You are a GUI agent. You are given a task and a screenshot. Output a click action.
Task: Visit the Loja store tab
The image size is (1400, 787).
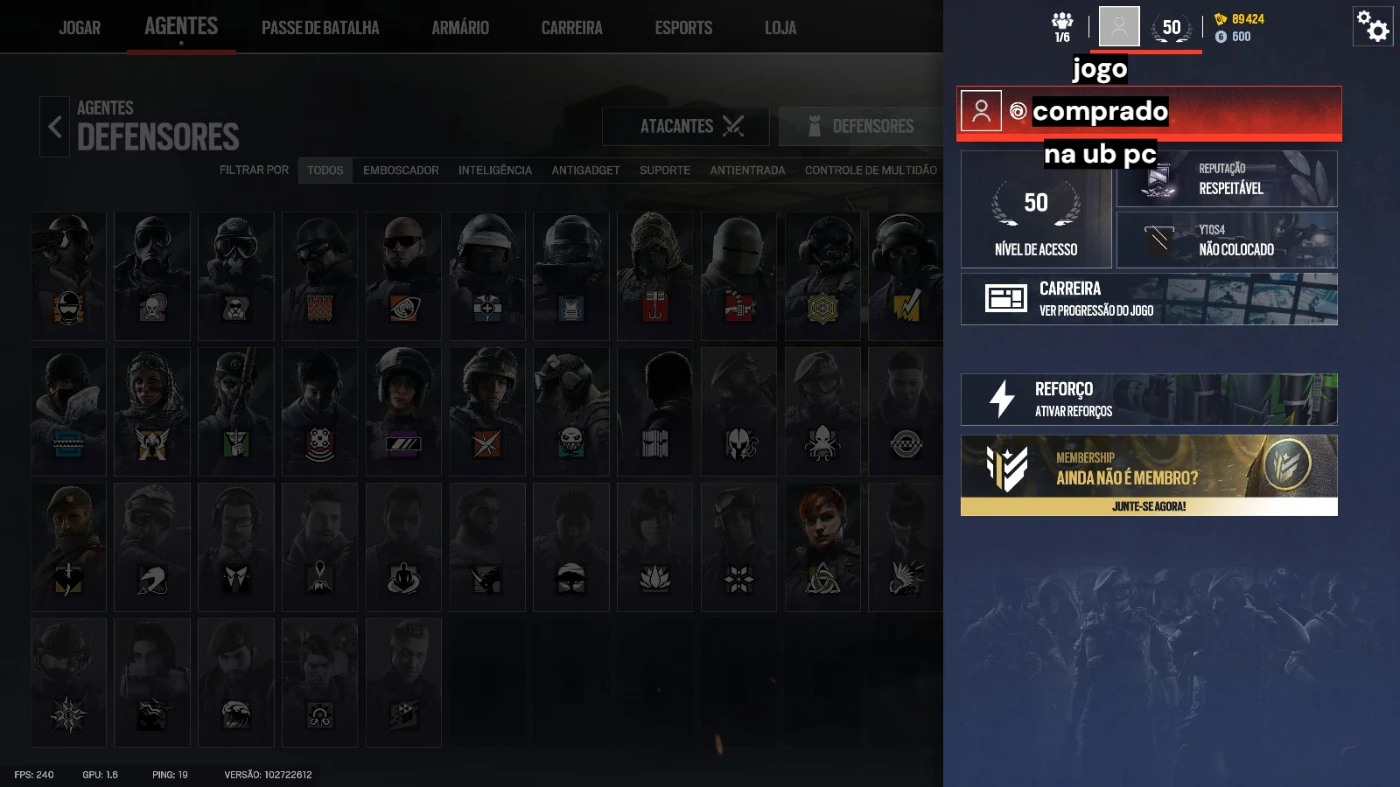(x=780, y=27)
